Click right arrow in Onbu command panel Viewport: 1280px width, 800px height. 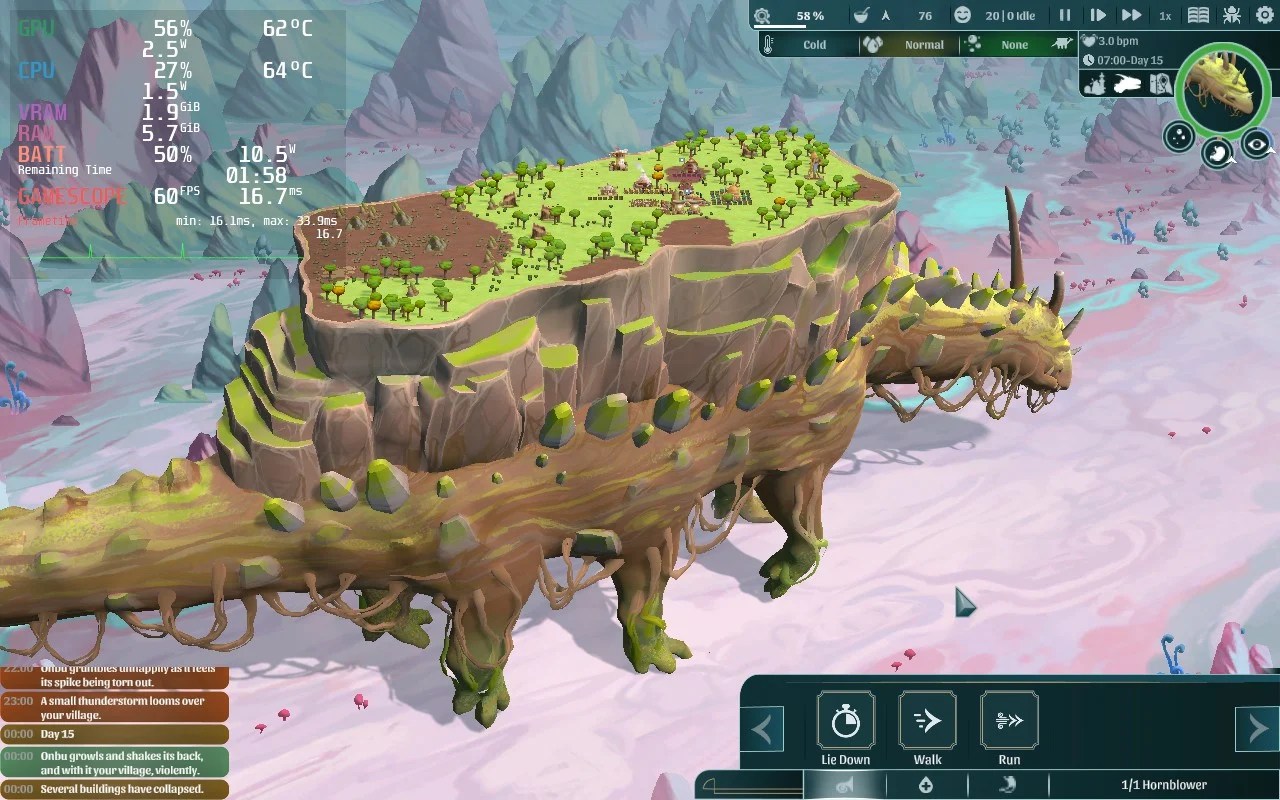1260,729
